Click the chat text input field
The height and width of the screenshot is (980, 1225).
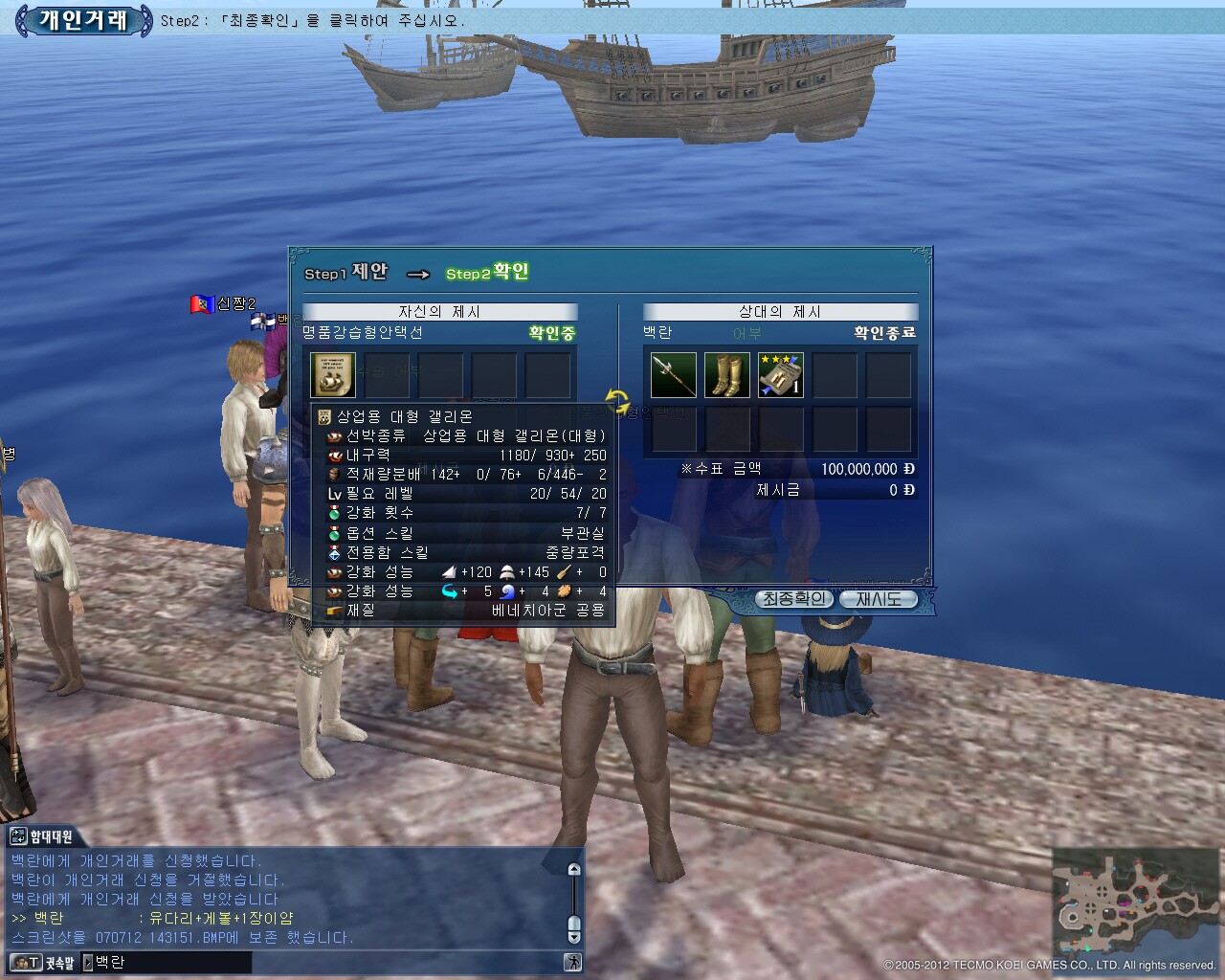tap(172, 963)
